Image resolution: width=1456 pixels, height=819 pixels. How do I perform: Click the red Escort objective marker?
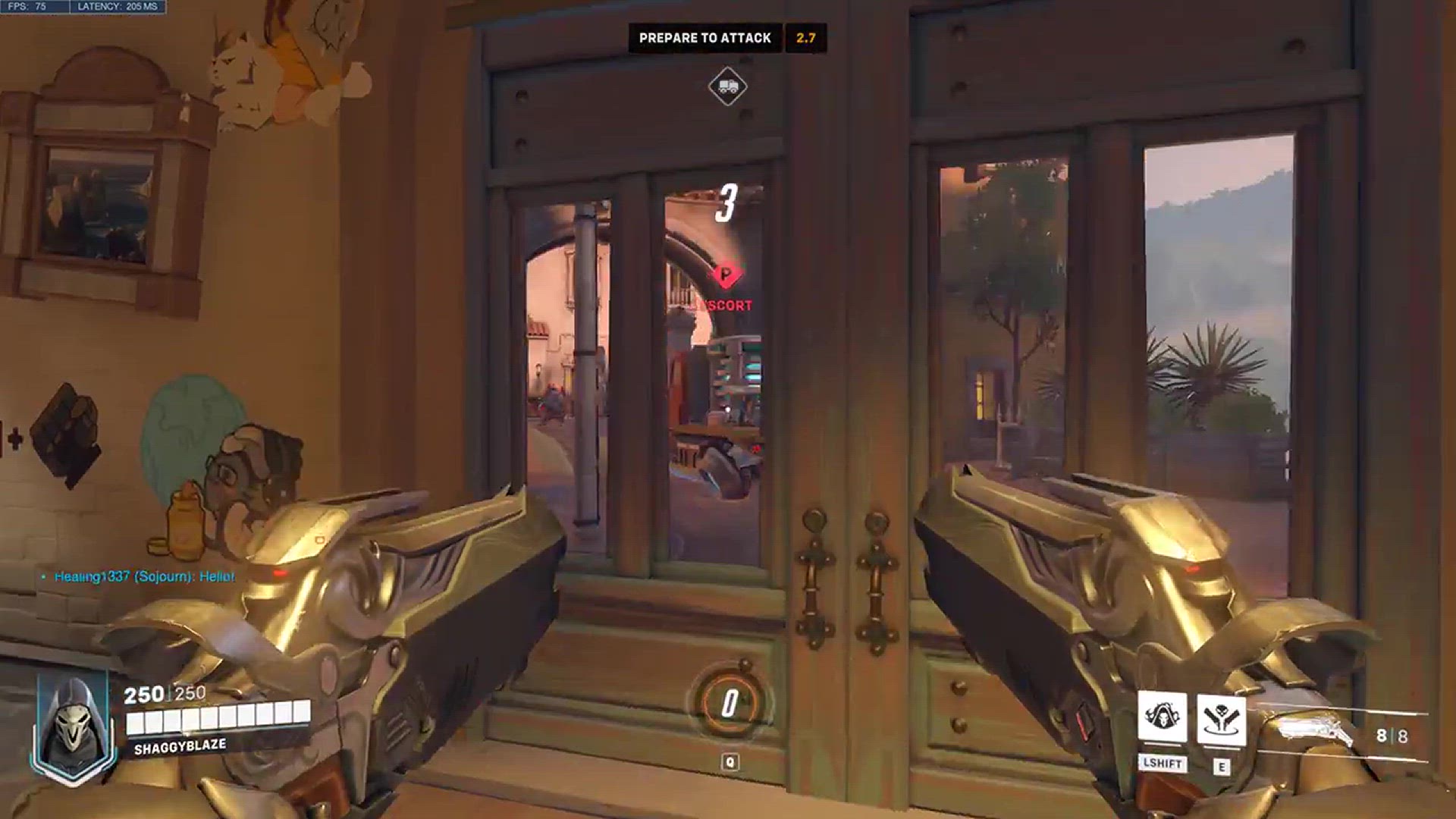coord(726,275)
